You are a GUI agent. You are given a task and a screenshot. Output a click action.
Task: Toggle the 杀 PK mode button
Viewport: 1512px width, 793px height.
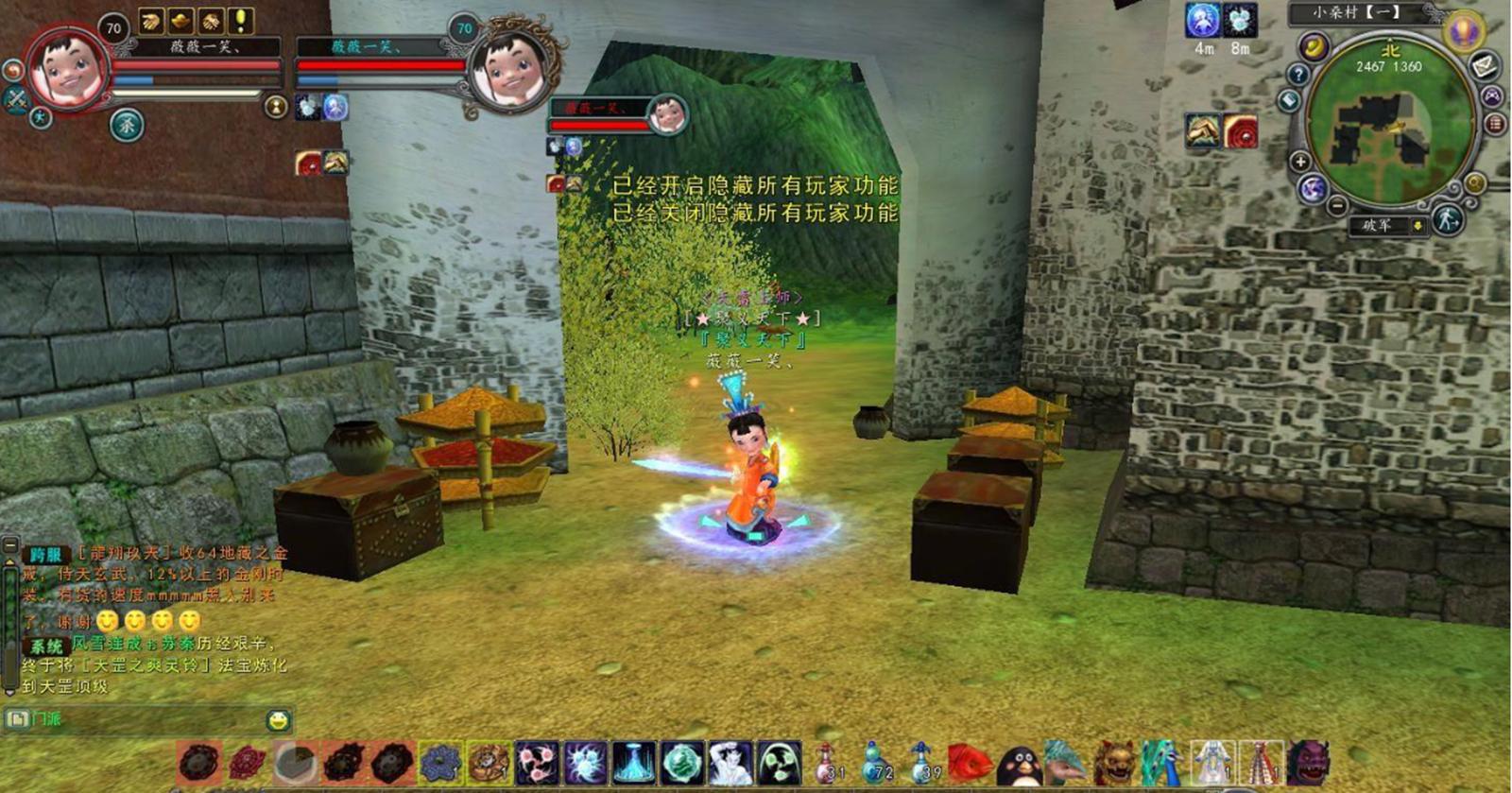coord(127,124)
